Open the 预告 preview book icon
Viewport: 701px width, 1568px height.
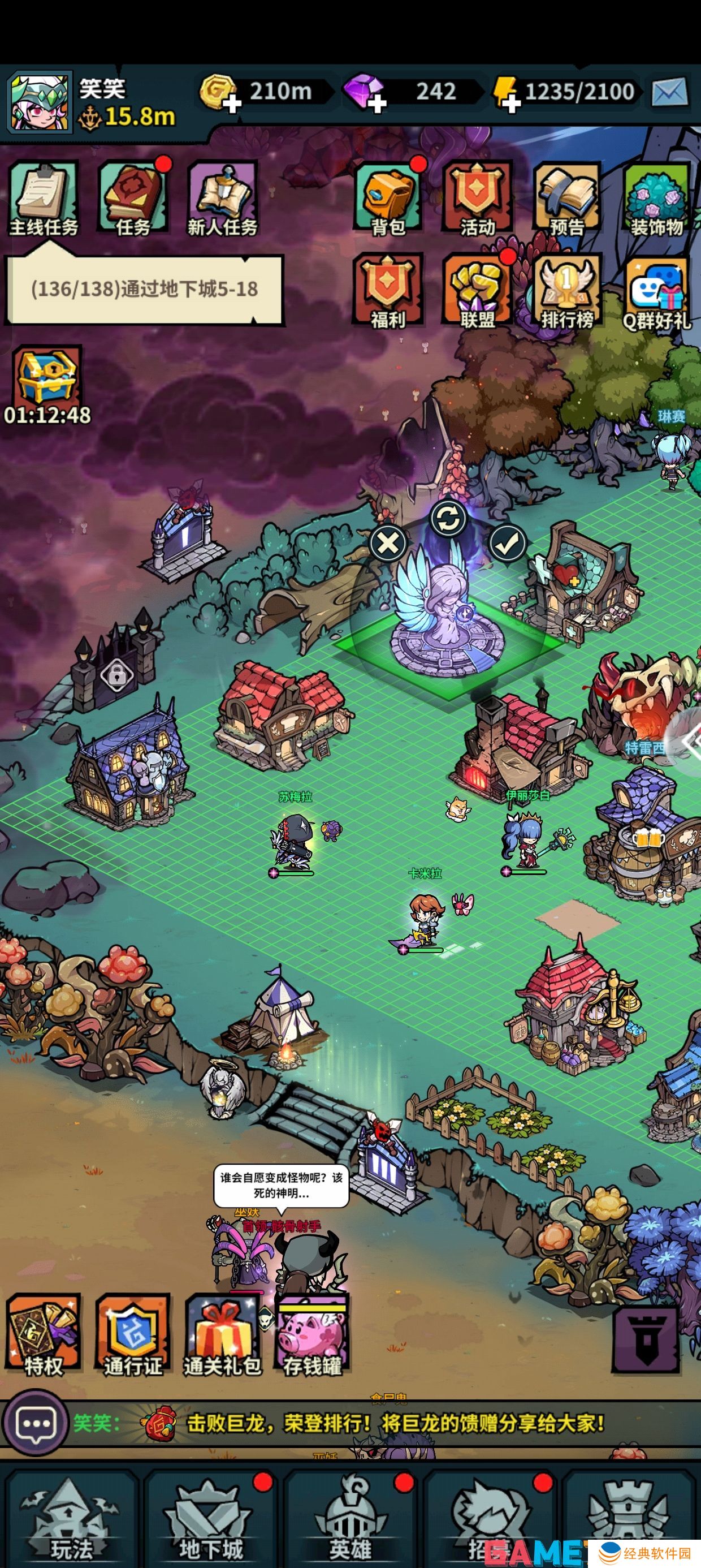(567, 199)
